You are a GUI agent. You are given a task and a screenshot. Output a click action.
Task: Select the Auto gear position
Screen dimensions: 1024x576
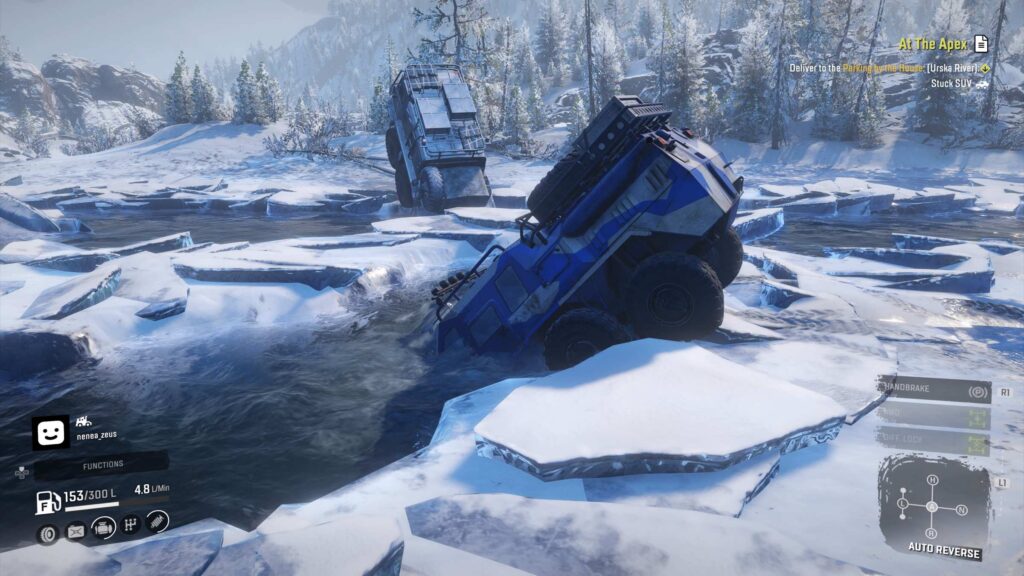932,506
